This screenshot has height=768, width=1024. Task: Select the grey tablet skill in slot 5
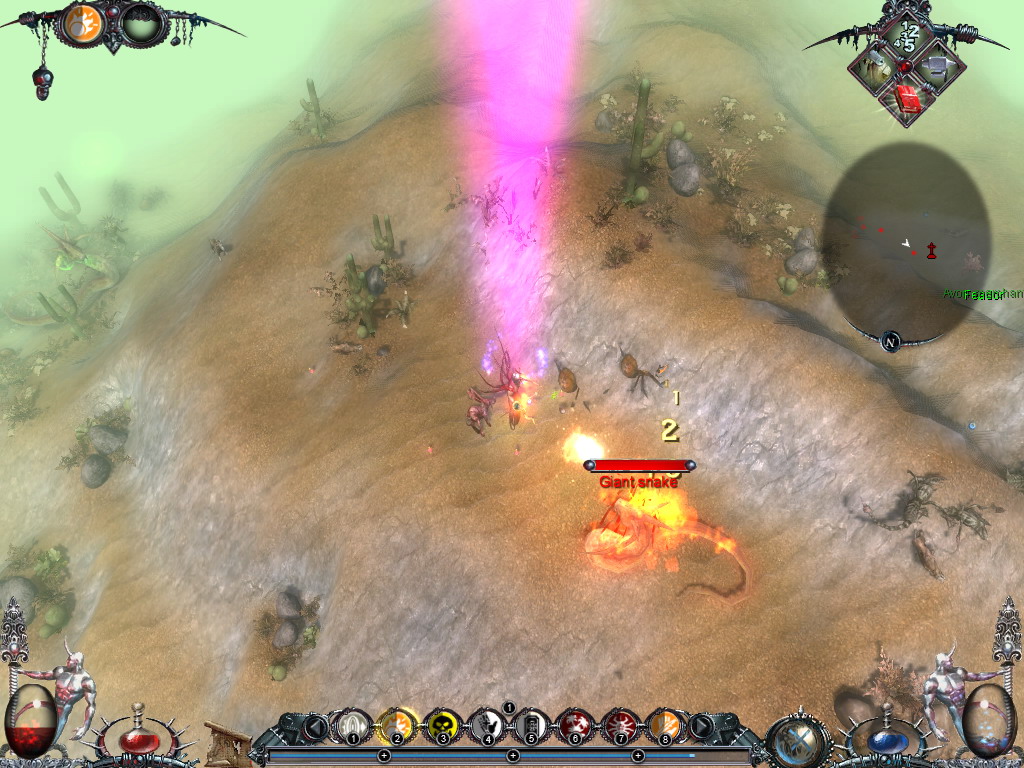click(531, 724)
